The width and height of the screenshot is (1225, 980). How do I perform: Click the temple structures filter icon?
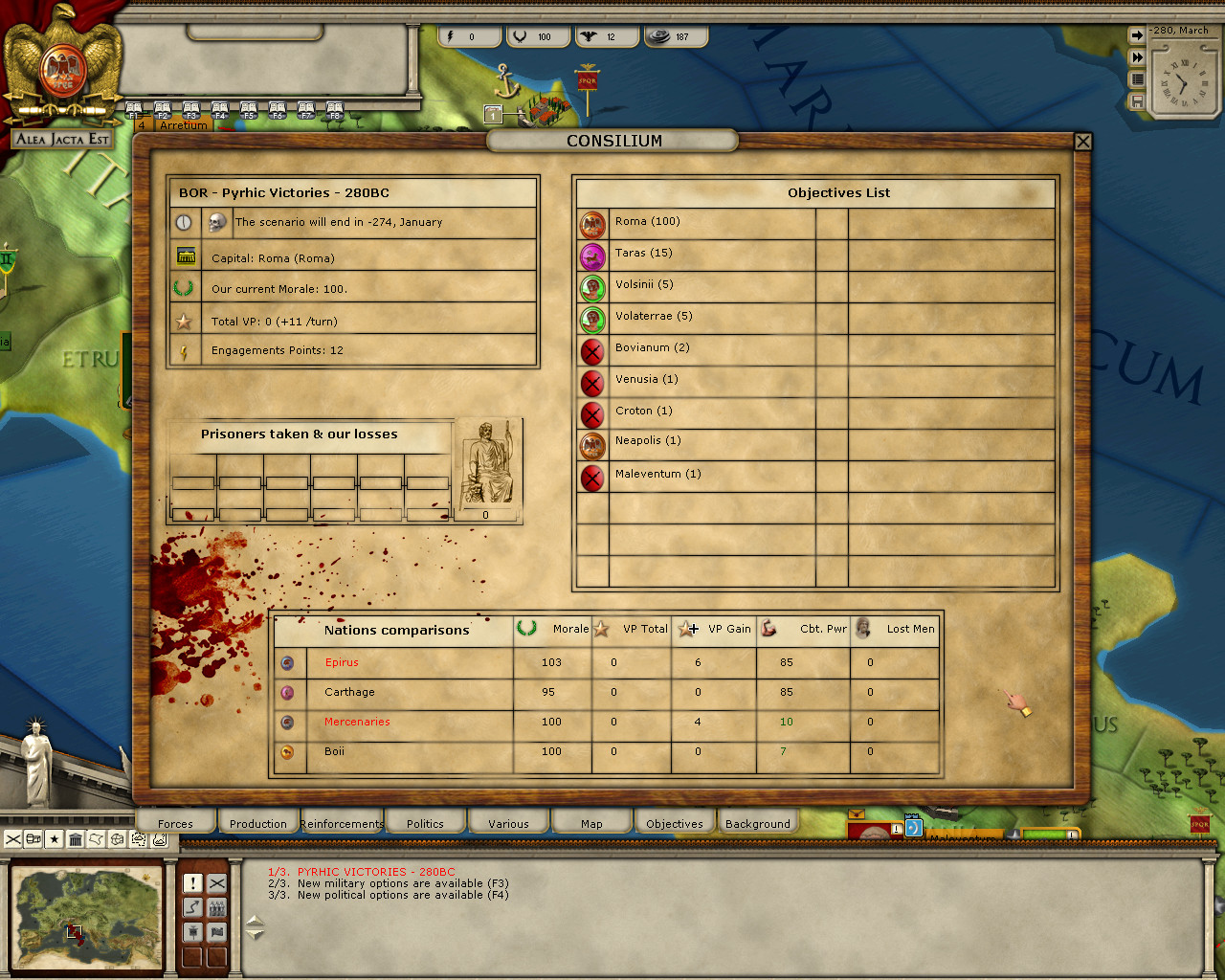coord(76,839)
